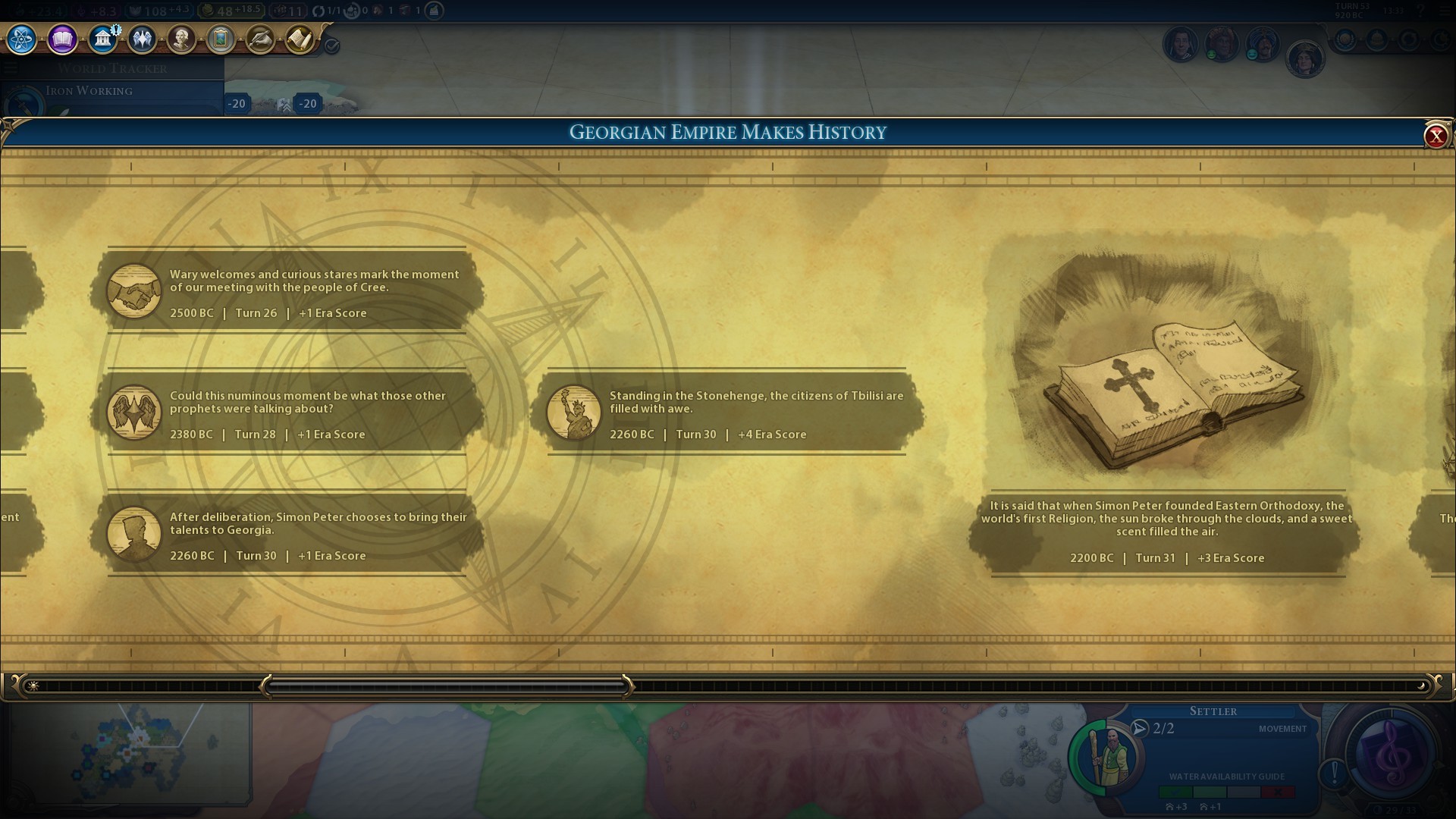
Task: Click the timeline horizontal scrollbar handle
Action: [447, 686]
